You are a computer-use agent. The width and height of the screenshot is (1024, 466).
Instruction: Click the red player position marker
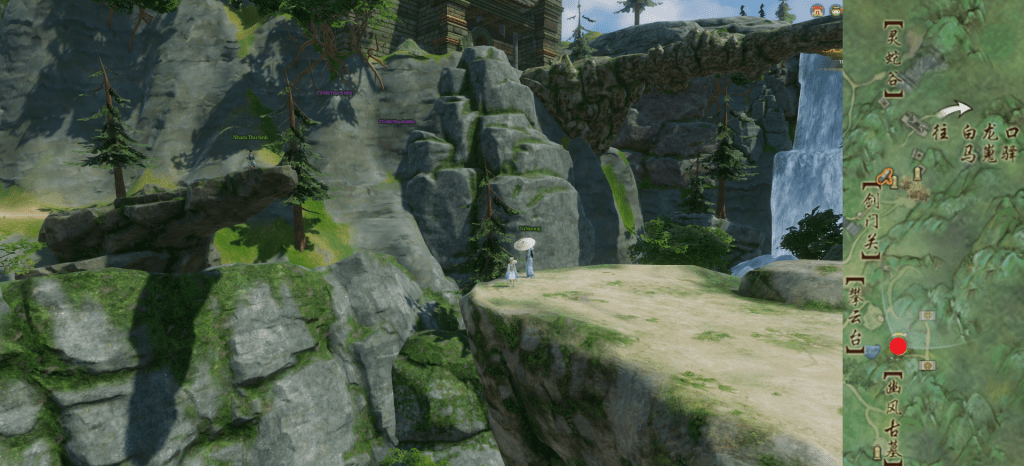(898, 346)
